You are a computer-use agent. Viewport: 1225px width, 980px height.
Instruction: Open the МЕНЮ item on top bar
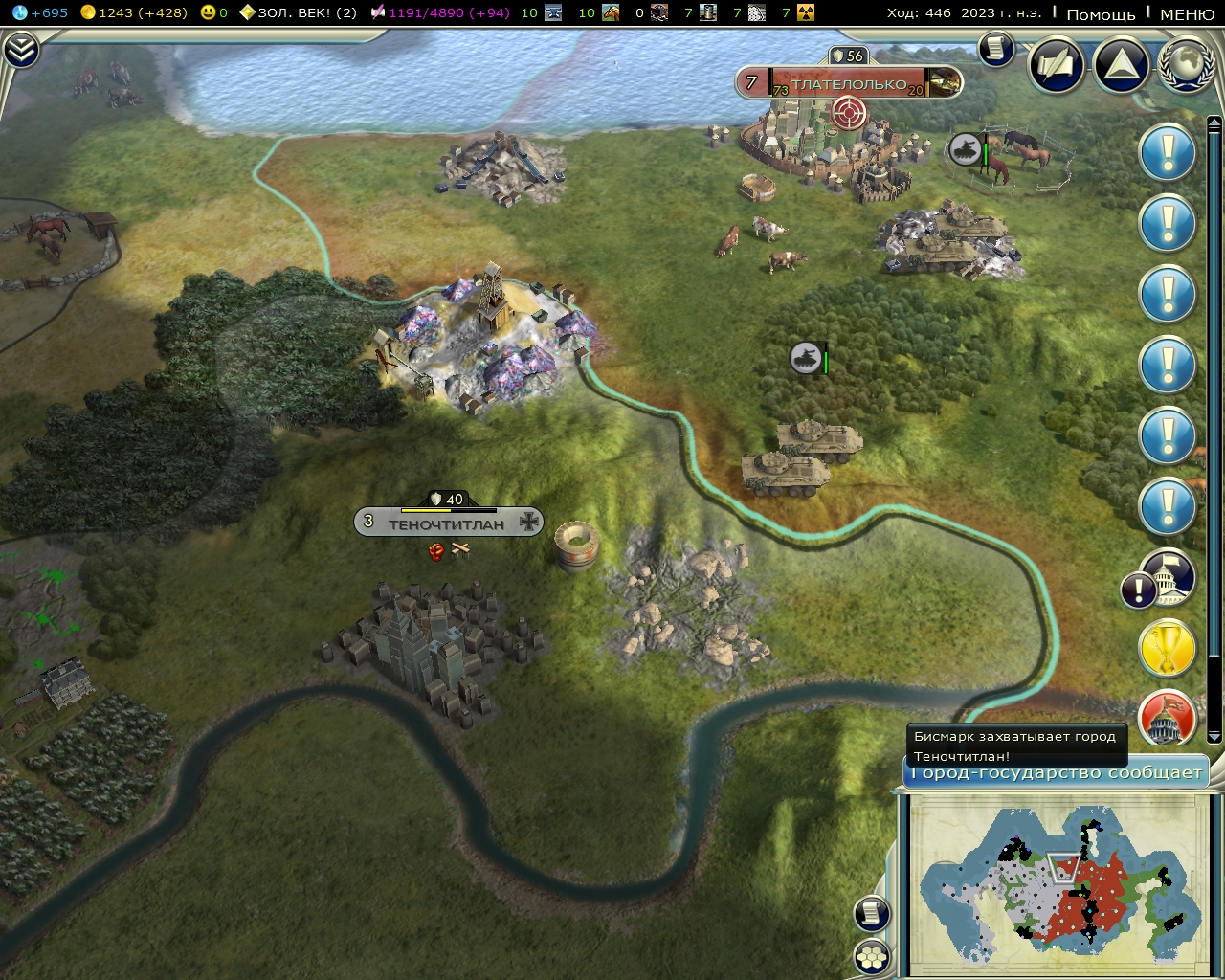(1180, 13)
